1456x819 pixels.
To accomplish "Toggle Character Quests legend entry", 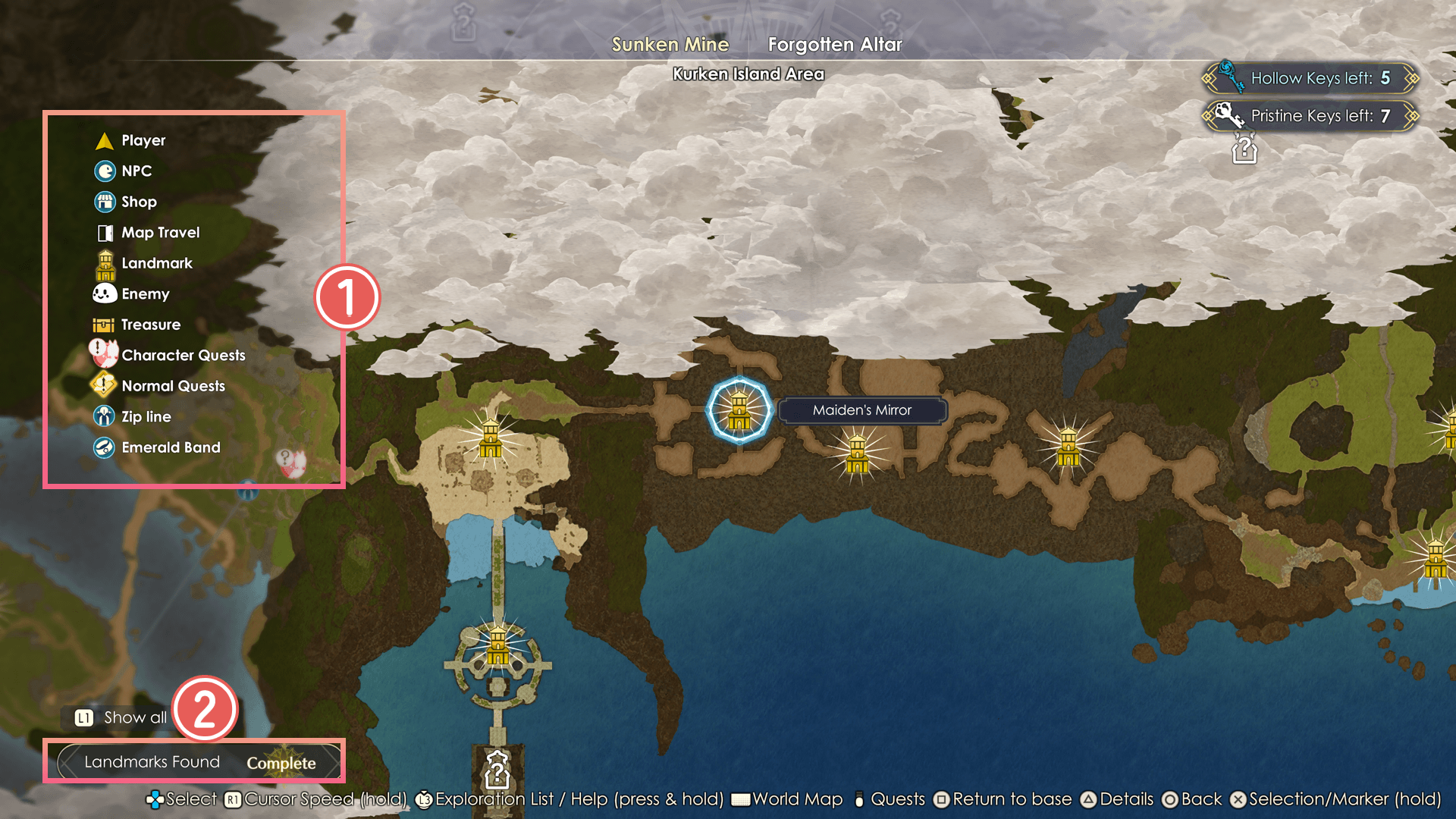I will click(x=183, y=356).
